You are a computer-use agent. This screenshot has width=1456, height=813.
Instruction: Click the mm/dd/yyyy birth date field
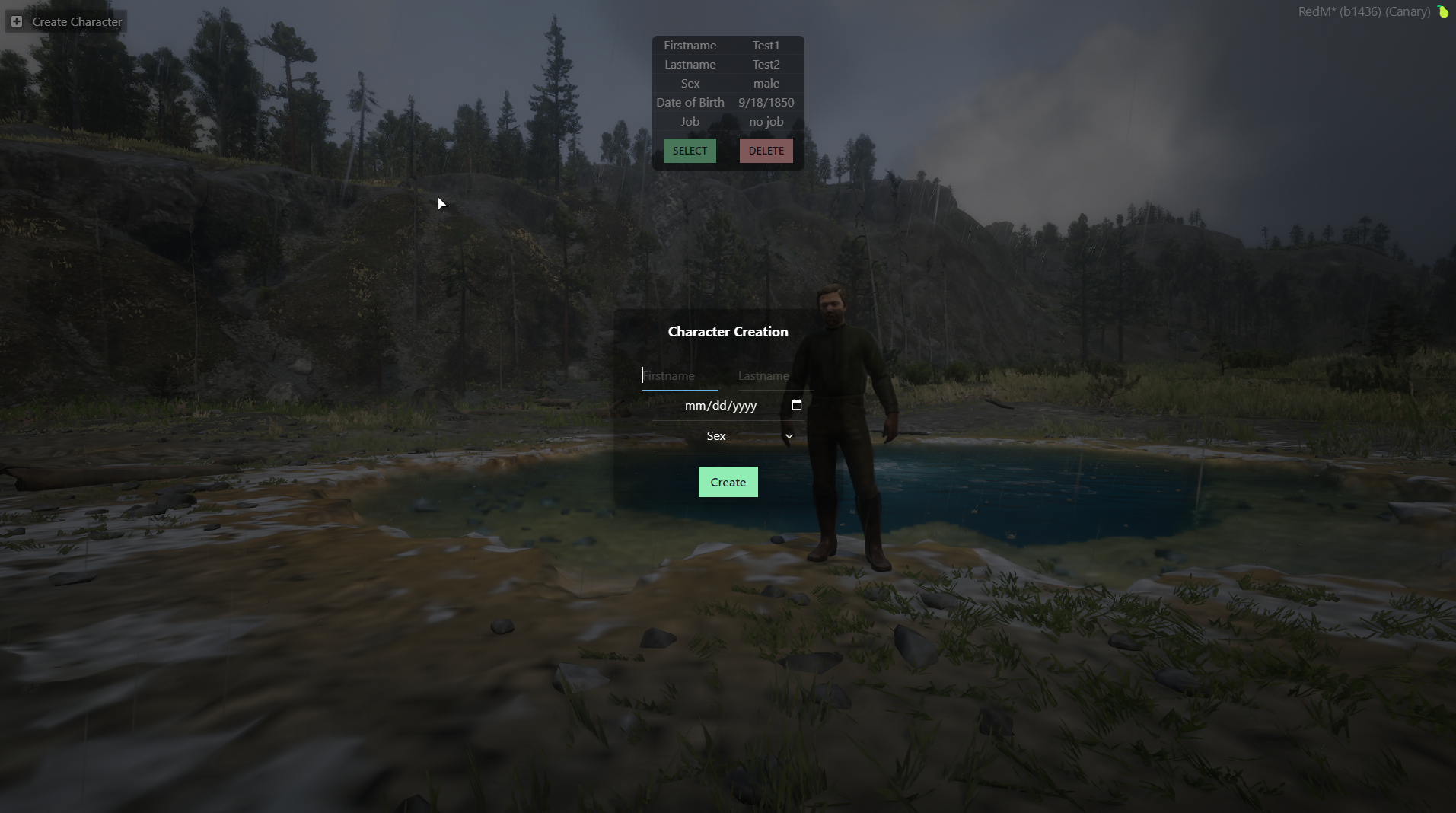coord(720,406)
